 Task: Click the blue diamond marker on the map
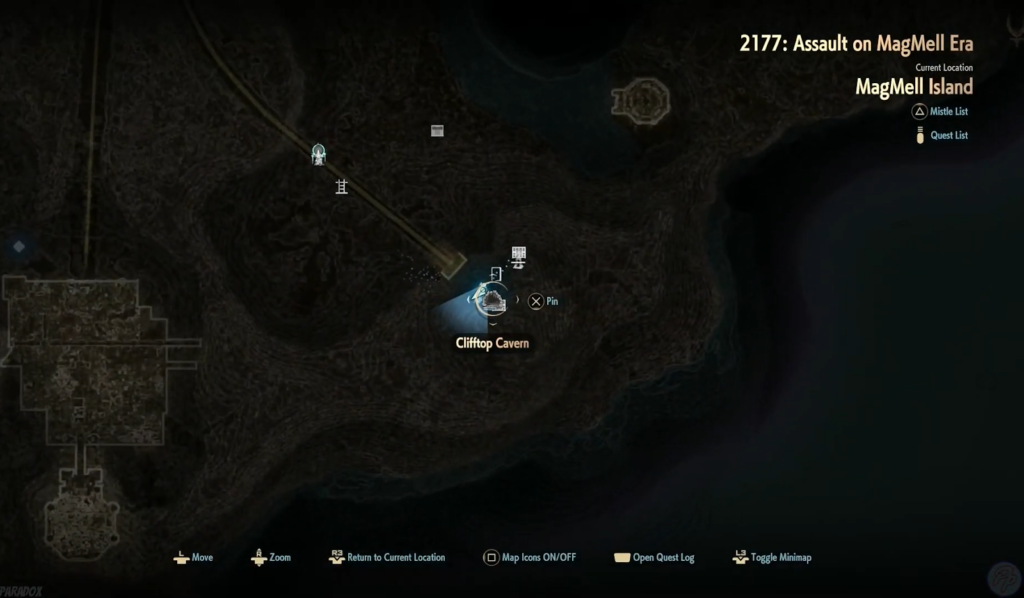pos(18,245)
